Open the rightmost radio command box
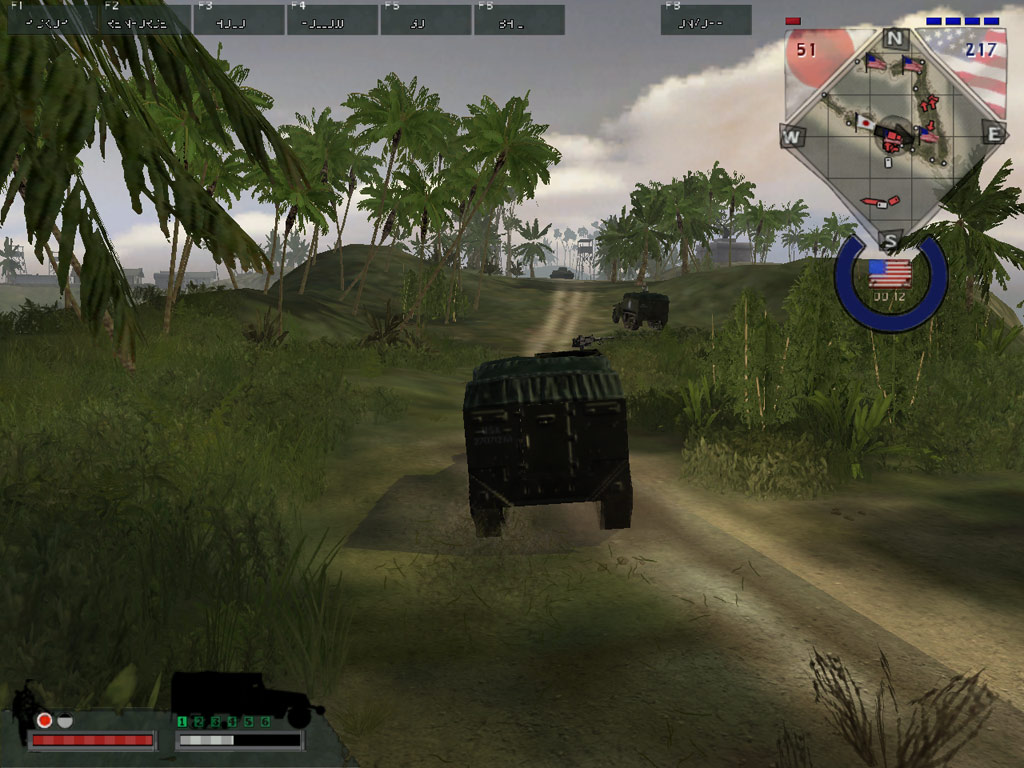This screenshot has height=768, width=1024. [705, 19]
